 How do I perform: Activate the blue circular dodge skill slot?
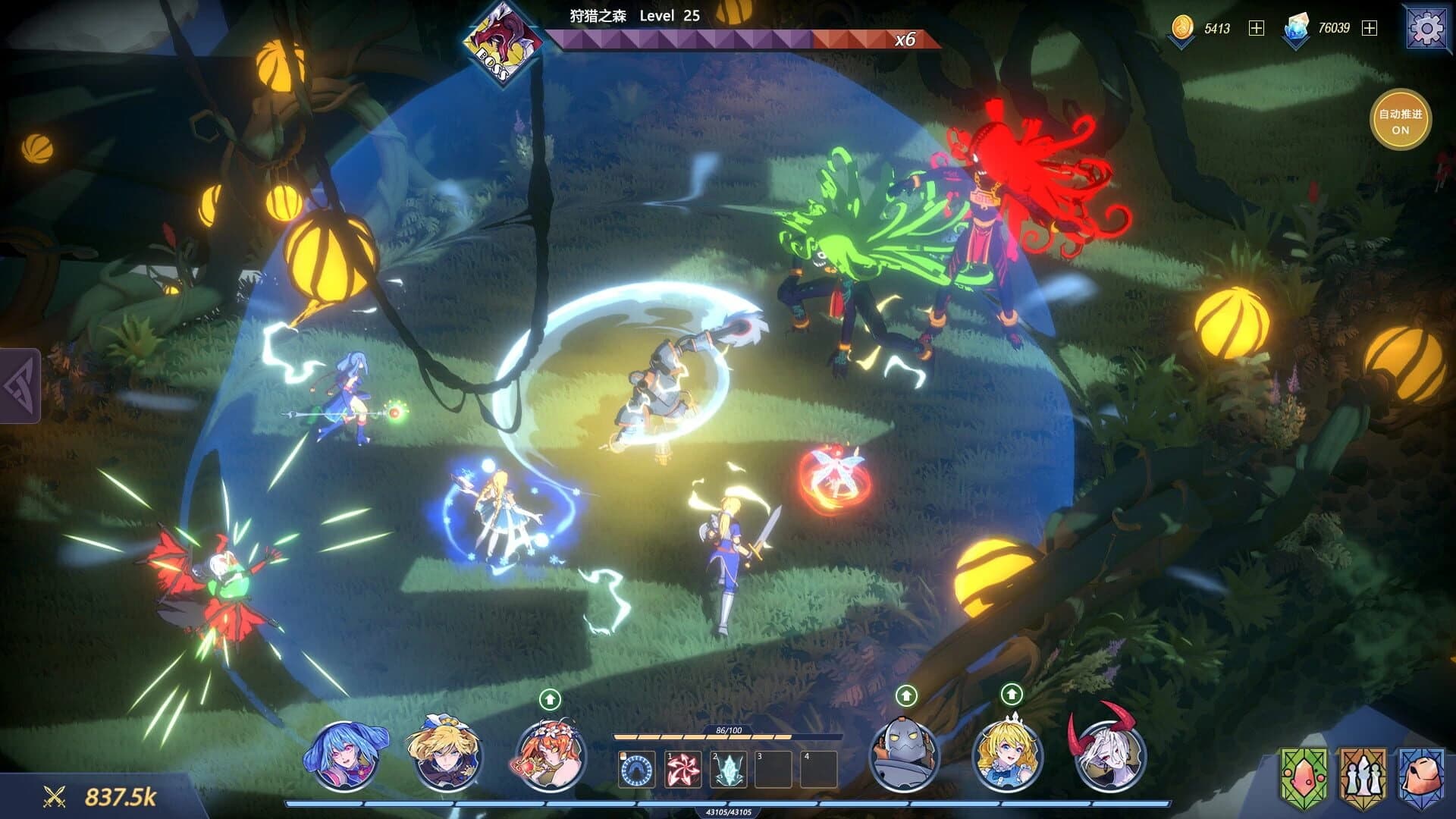[637, 766]
